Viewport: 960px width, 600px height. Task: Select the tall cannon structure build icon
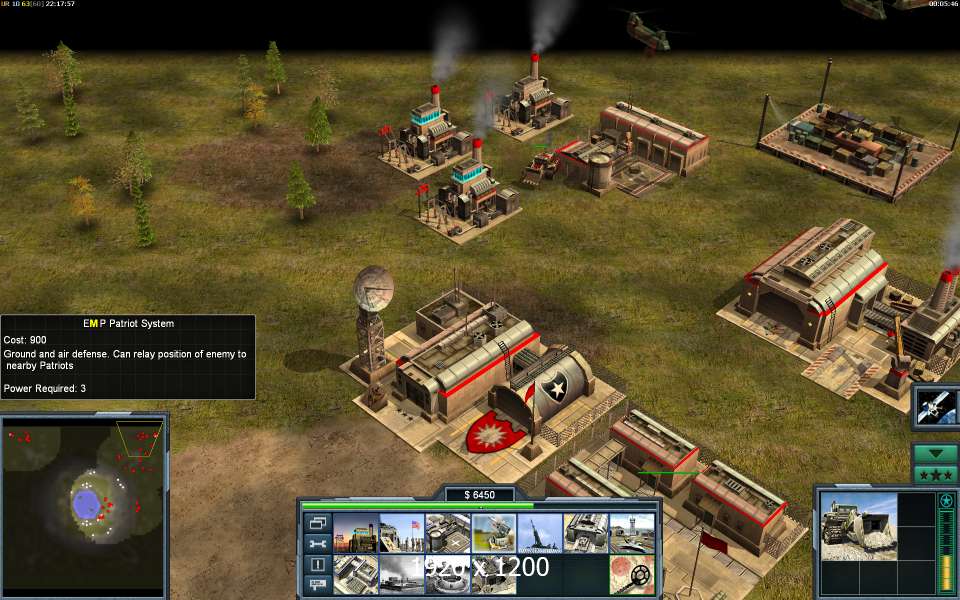point(539,533)
